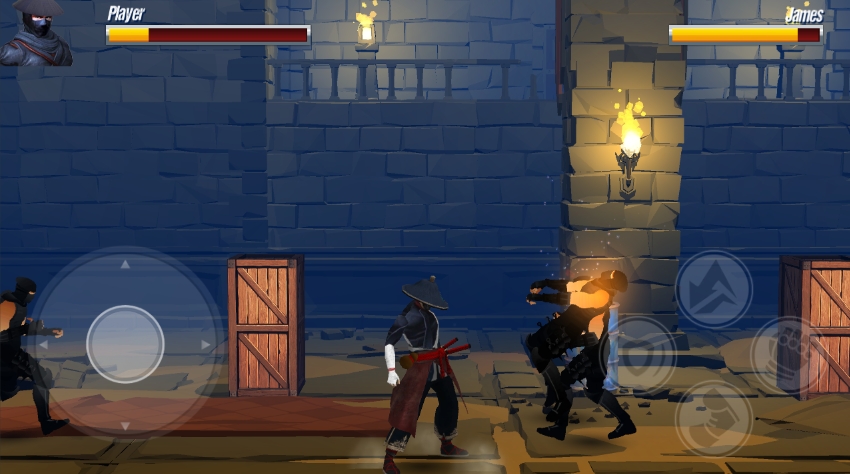Use the clenched fist punch button
Screen dimensions: 850x474
click(713, 418)
